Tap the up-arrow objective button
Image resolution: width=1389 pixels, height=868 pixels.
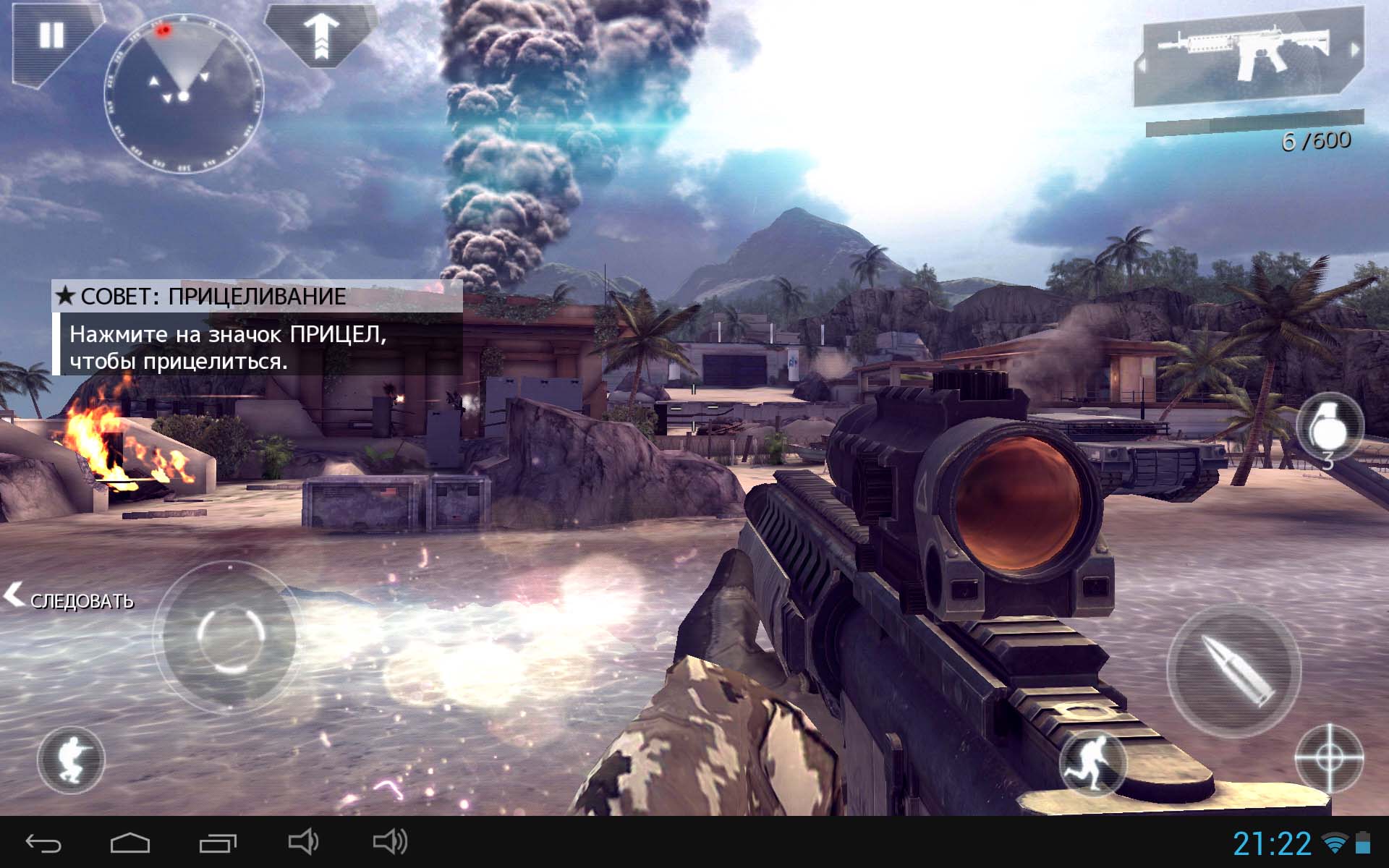(321, 35)
